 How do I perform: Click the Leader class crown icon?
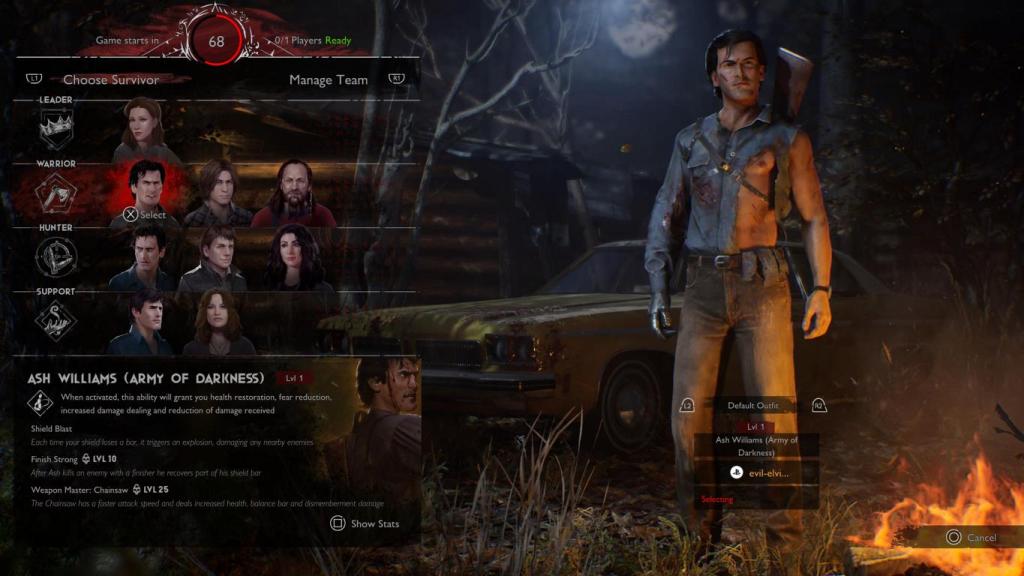[56, 129]
